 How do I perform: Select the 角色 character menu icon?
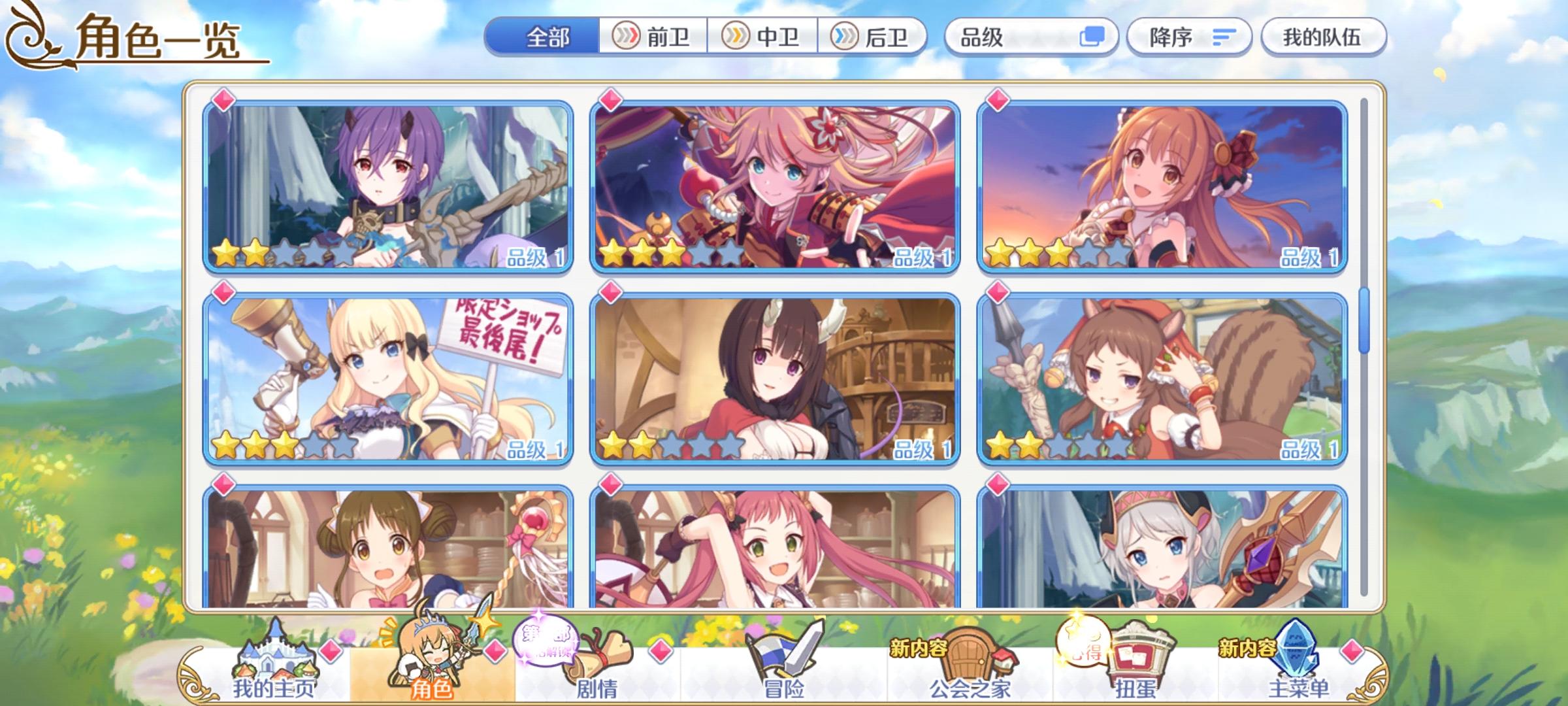click(x=431, y=660)
